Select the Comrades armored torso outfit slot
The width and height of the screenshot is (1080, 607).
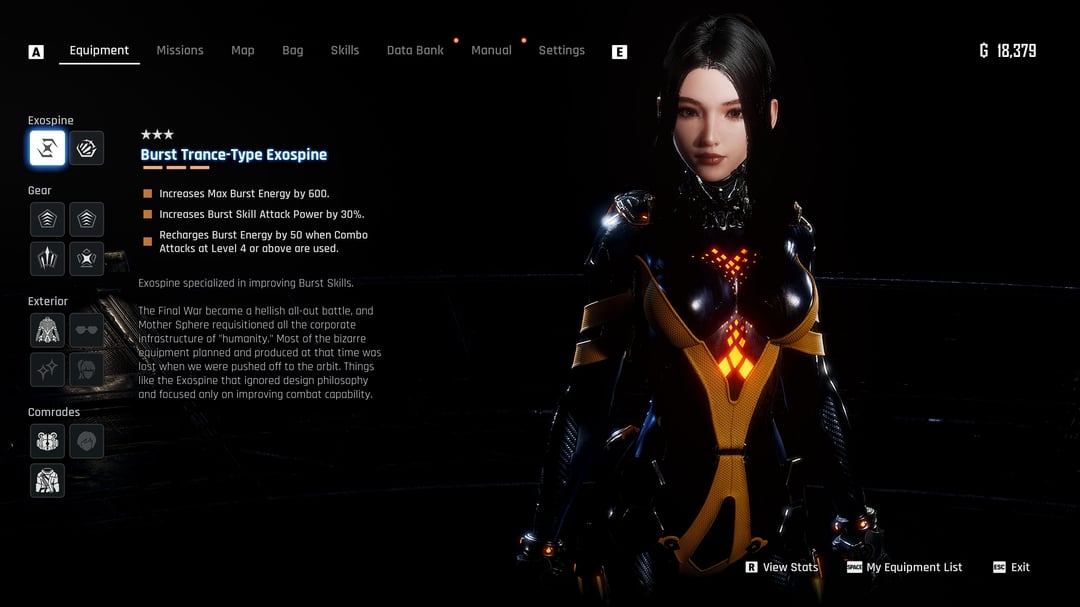pos(47,441)
